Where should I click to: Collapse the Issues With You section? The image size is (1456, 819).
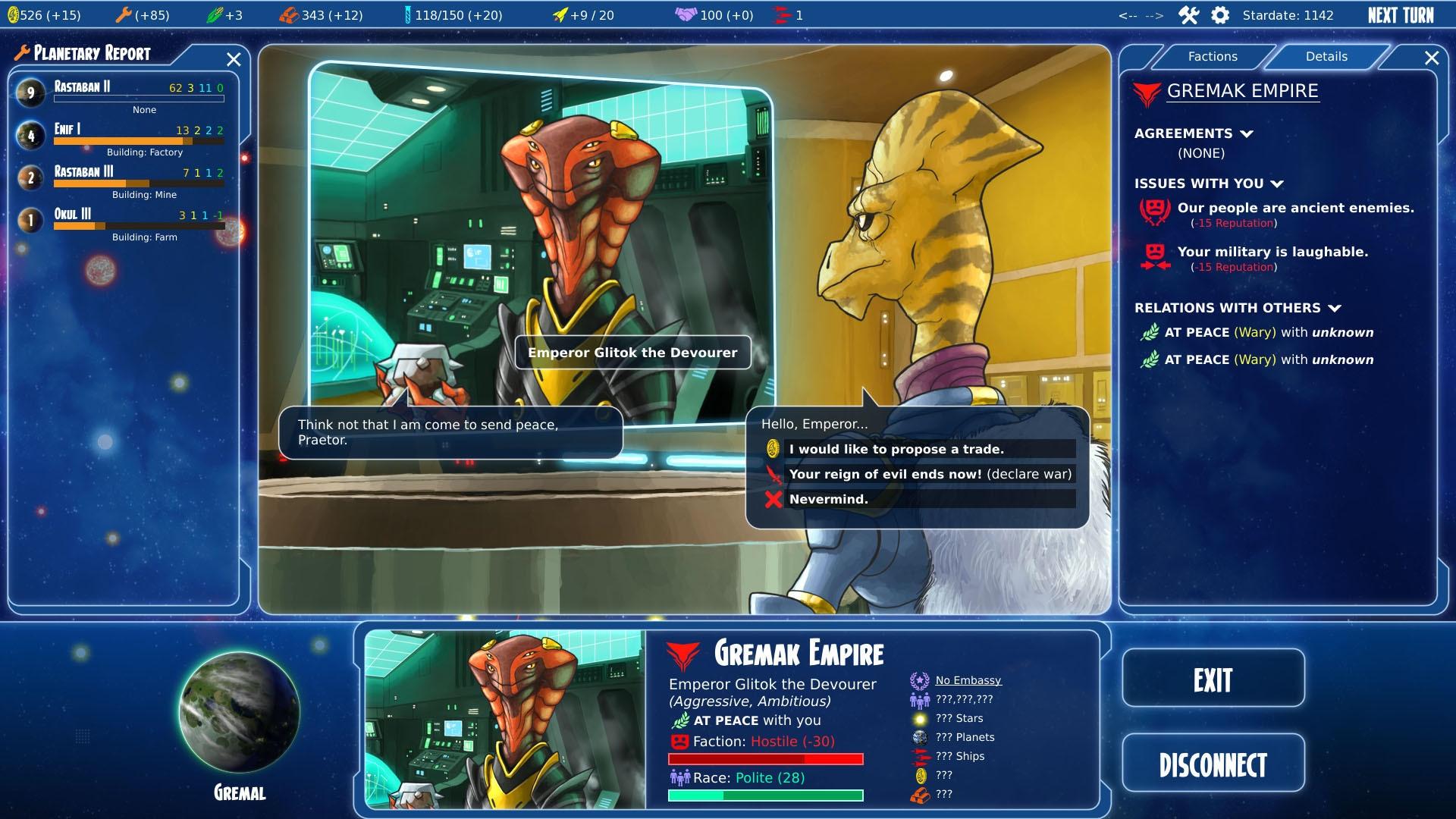coord(1278,183)
